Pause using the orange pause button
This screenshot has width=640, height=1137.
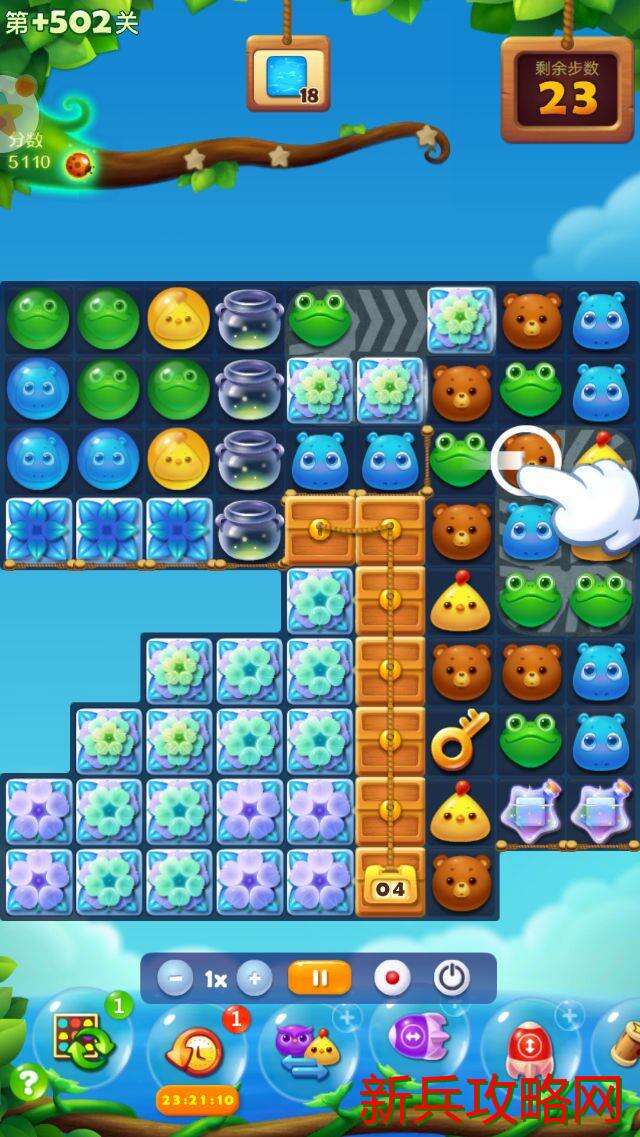319,978
